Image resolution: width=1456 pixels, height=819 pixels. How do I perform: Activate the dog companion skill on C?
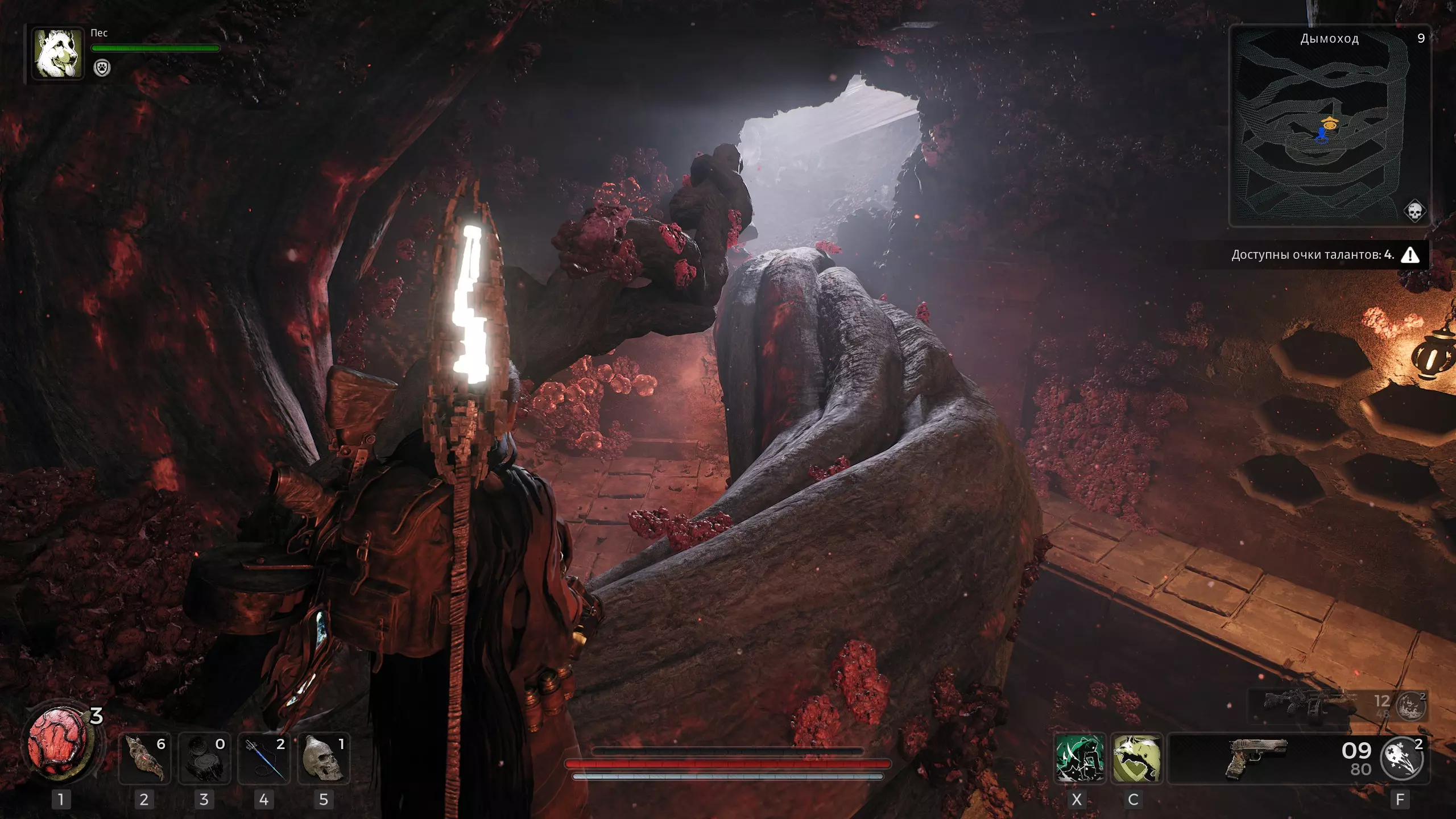(x=1136, y=758)
